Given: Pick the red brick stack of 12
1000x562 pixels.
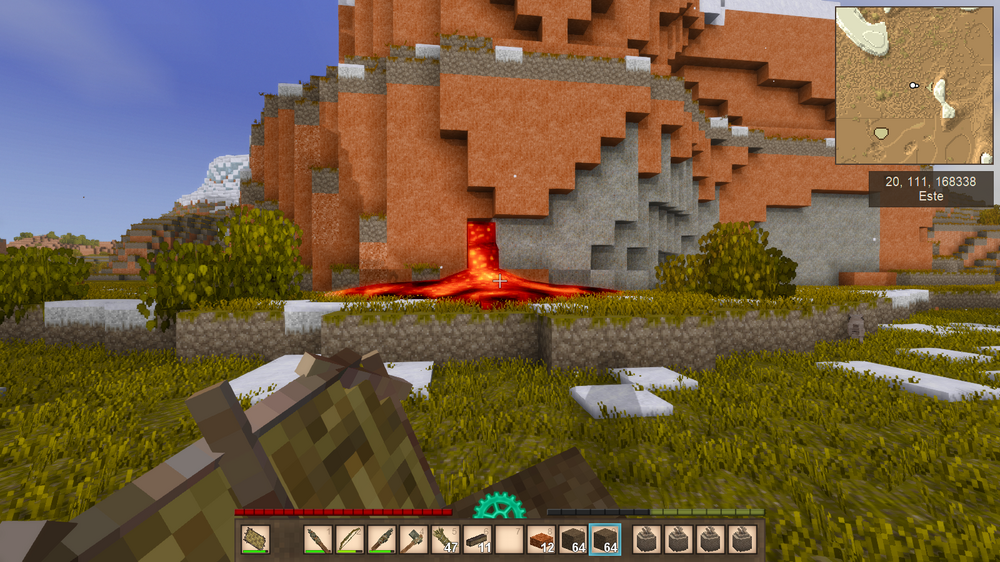Looking at the screenshot, I should (541, 539).
